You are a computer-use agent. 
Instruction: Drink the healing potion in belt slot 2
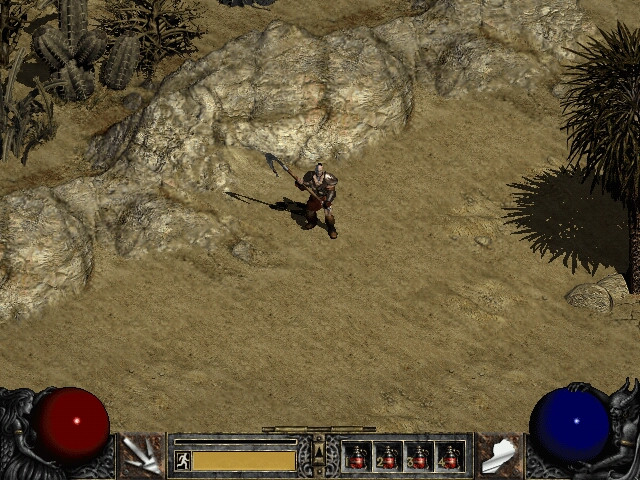point(388,457)
